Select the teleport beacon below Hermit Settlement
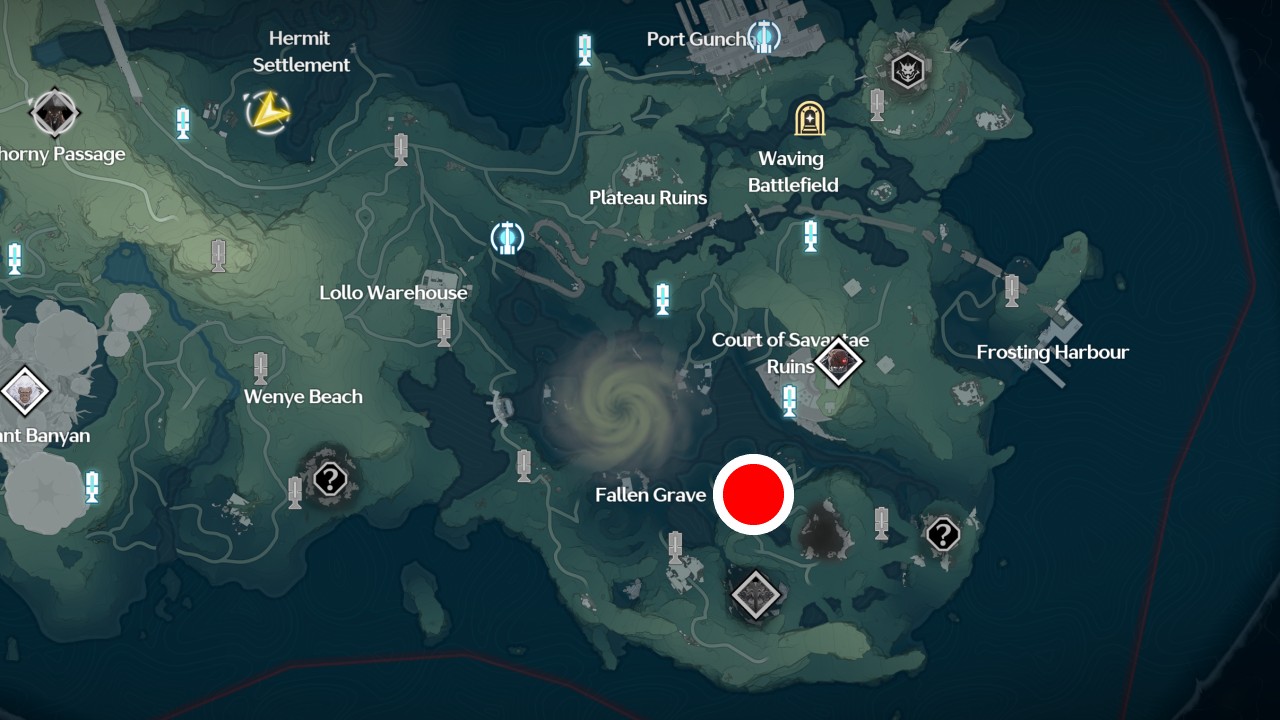This screenshot has height=720, width=1280. (182, 121)
